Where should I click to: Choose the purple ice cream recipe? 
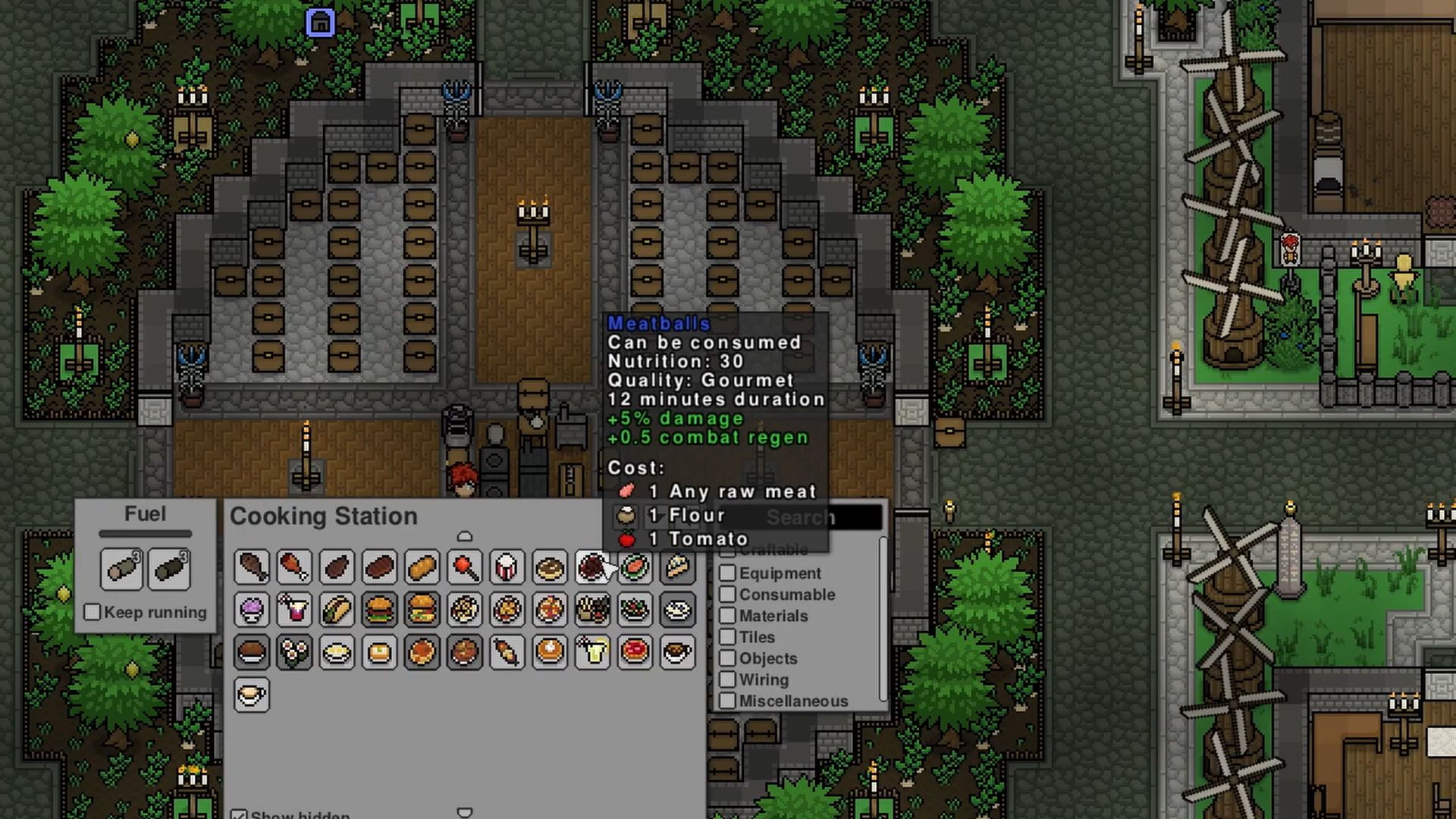[x=252, y=610]
